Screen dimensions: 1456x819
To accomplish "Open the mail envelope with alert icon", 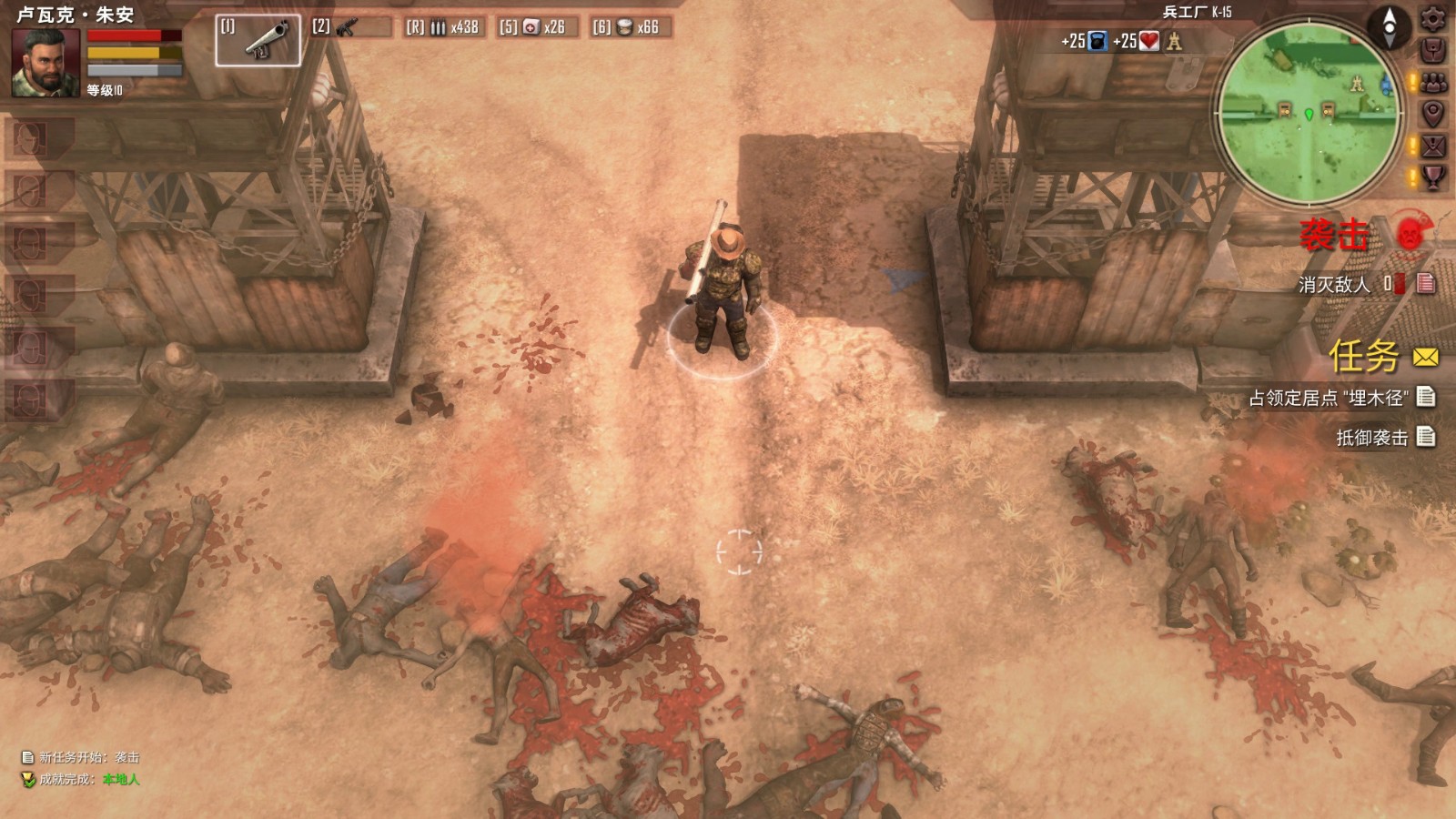I will click(x=1433, y=145).
